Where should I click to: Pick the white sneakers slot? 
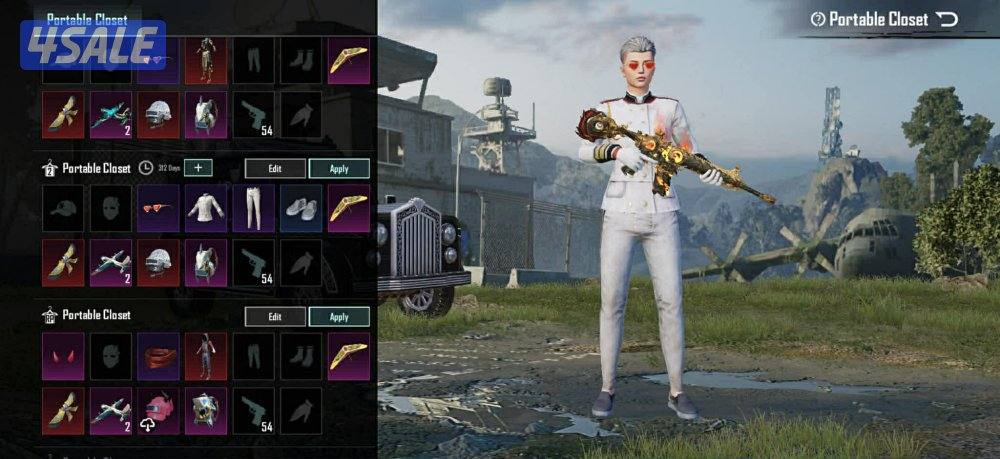click(x=300, y=208)
